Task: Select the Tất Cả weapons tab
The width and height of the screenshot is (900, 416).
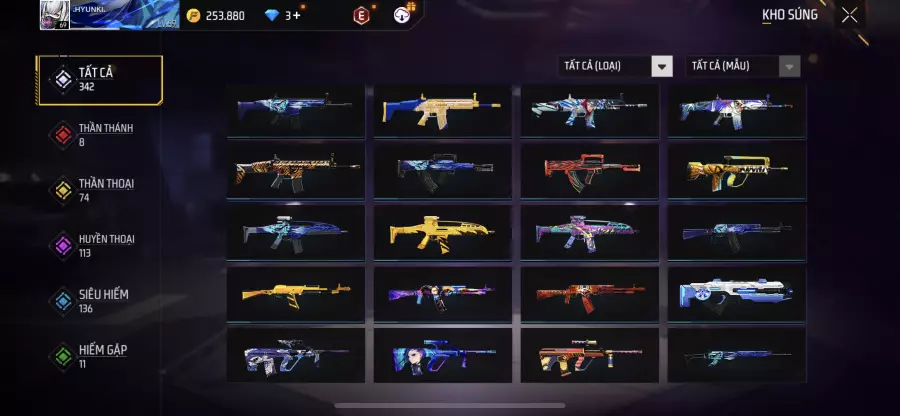Action: [98, 81]
